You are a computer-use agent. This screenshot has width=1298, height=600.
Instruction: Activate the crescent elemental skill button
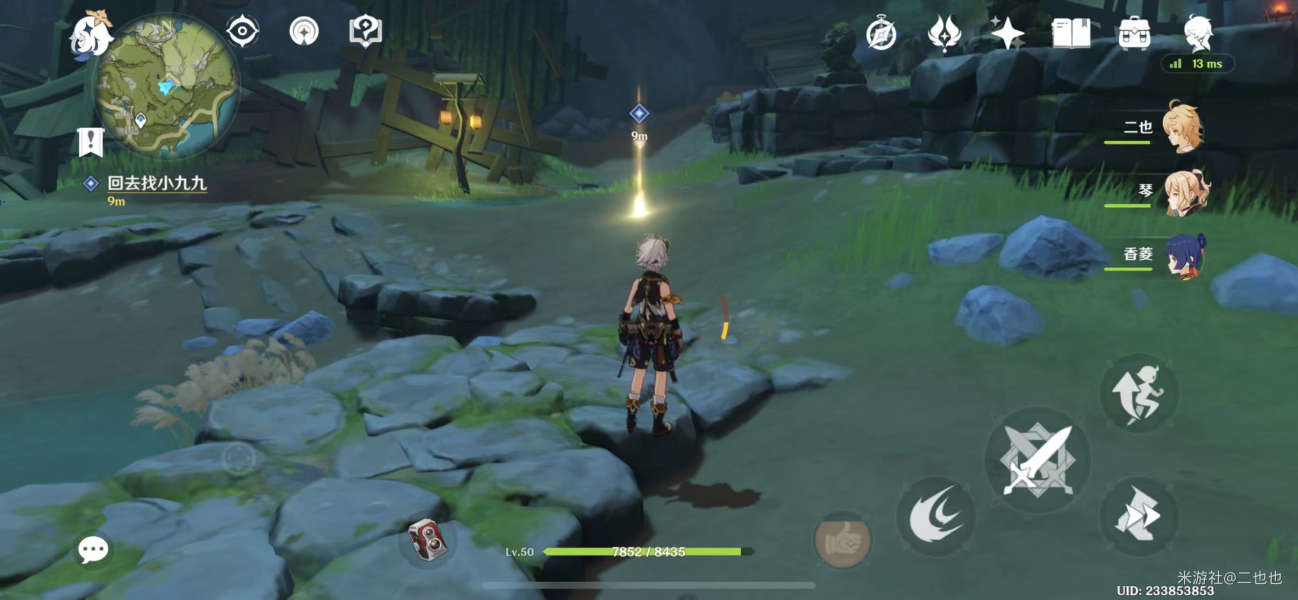935,516
